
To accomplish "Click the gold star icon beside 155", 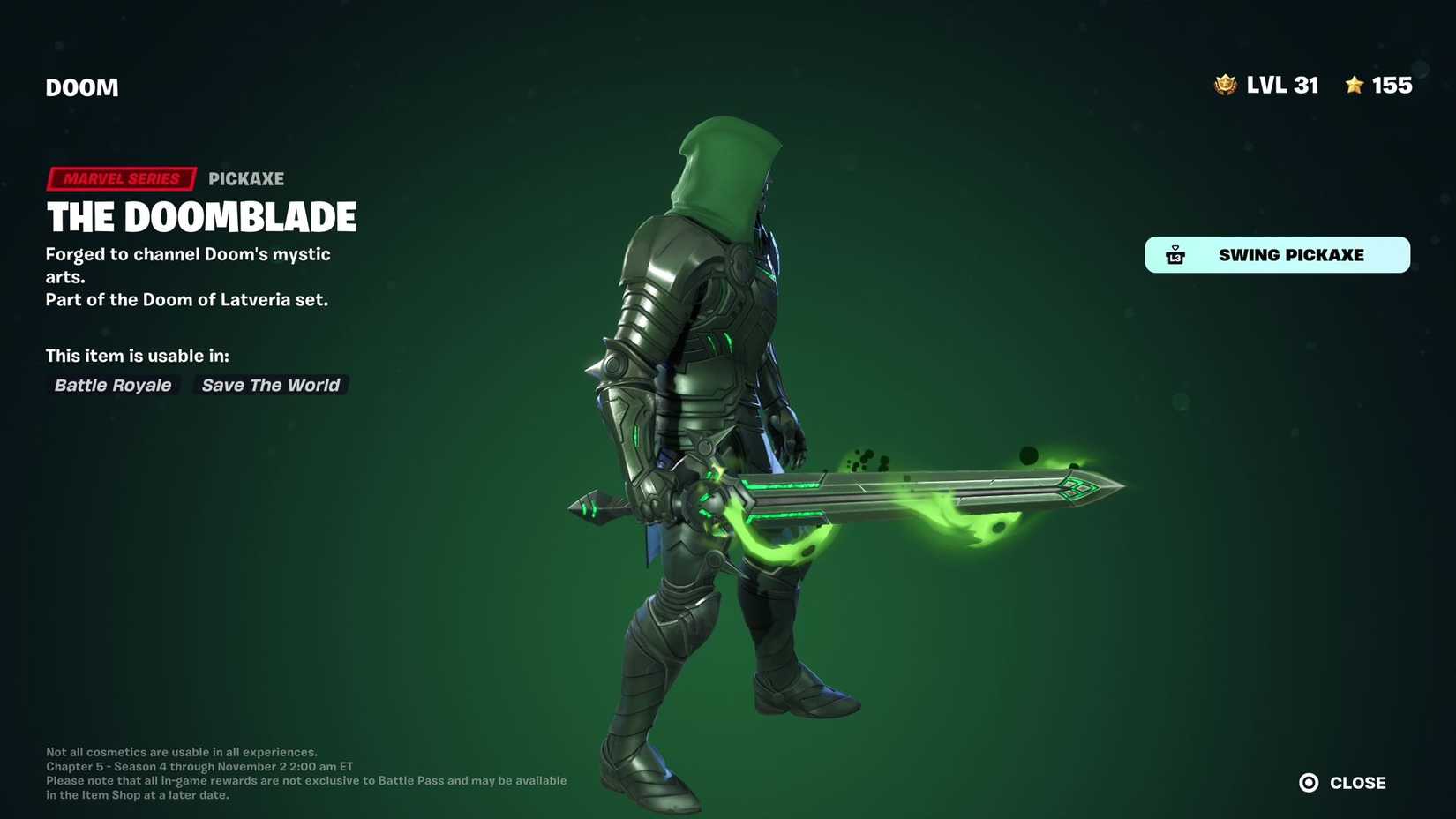I will (1353, 85).
